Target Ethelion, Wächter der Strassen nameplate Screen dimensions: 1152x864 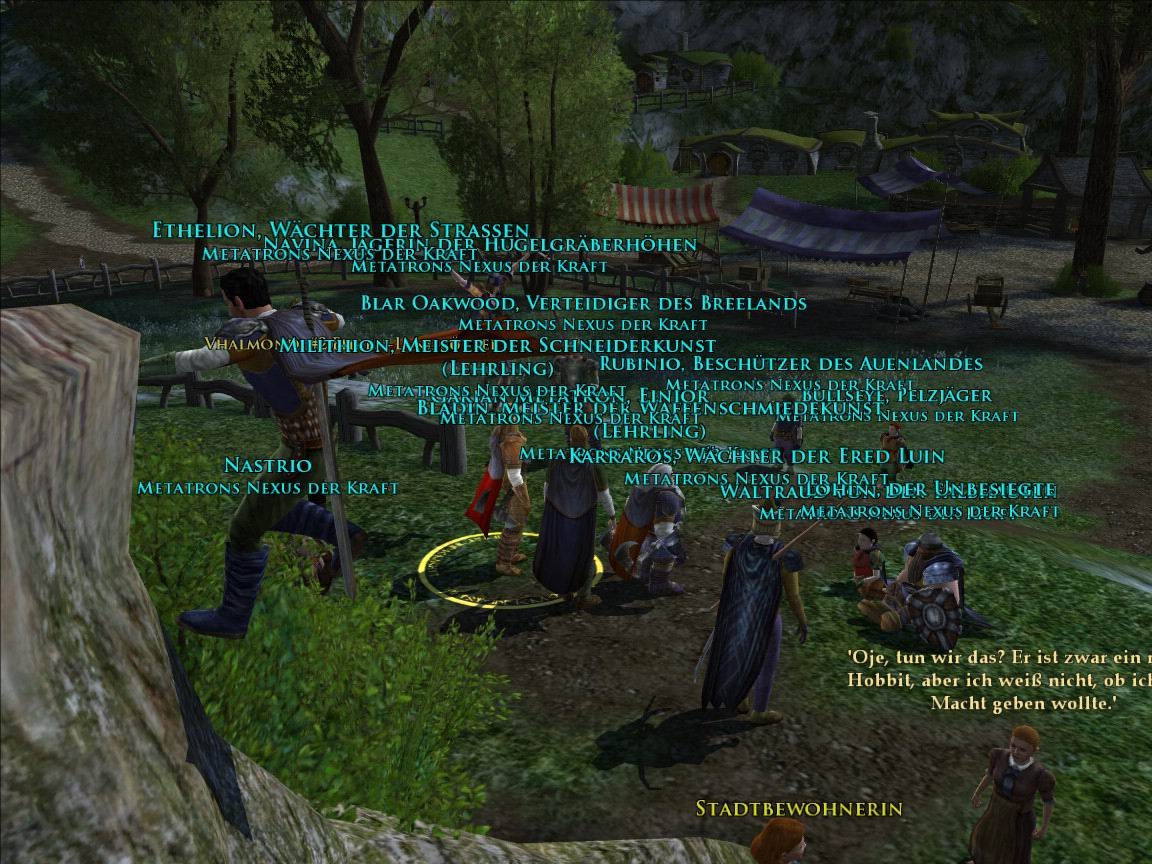(x=340, y=230)
